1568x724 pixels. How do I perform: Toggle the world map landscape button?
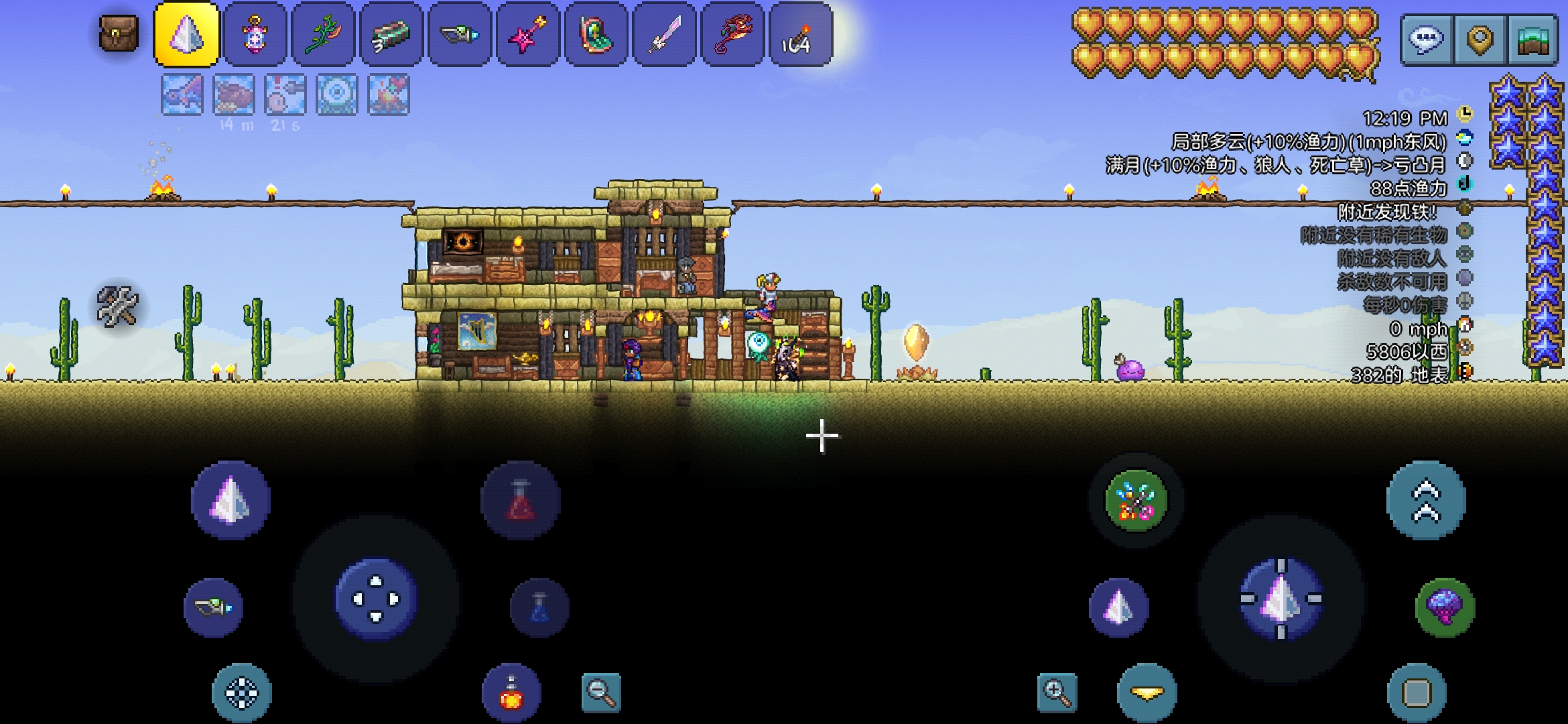pos(1533,39)
